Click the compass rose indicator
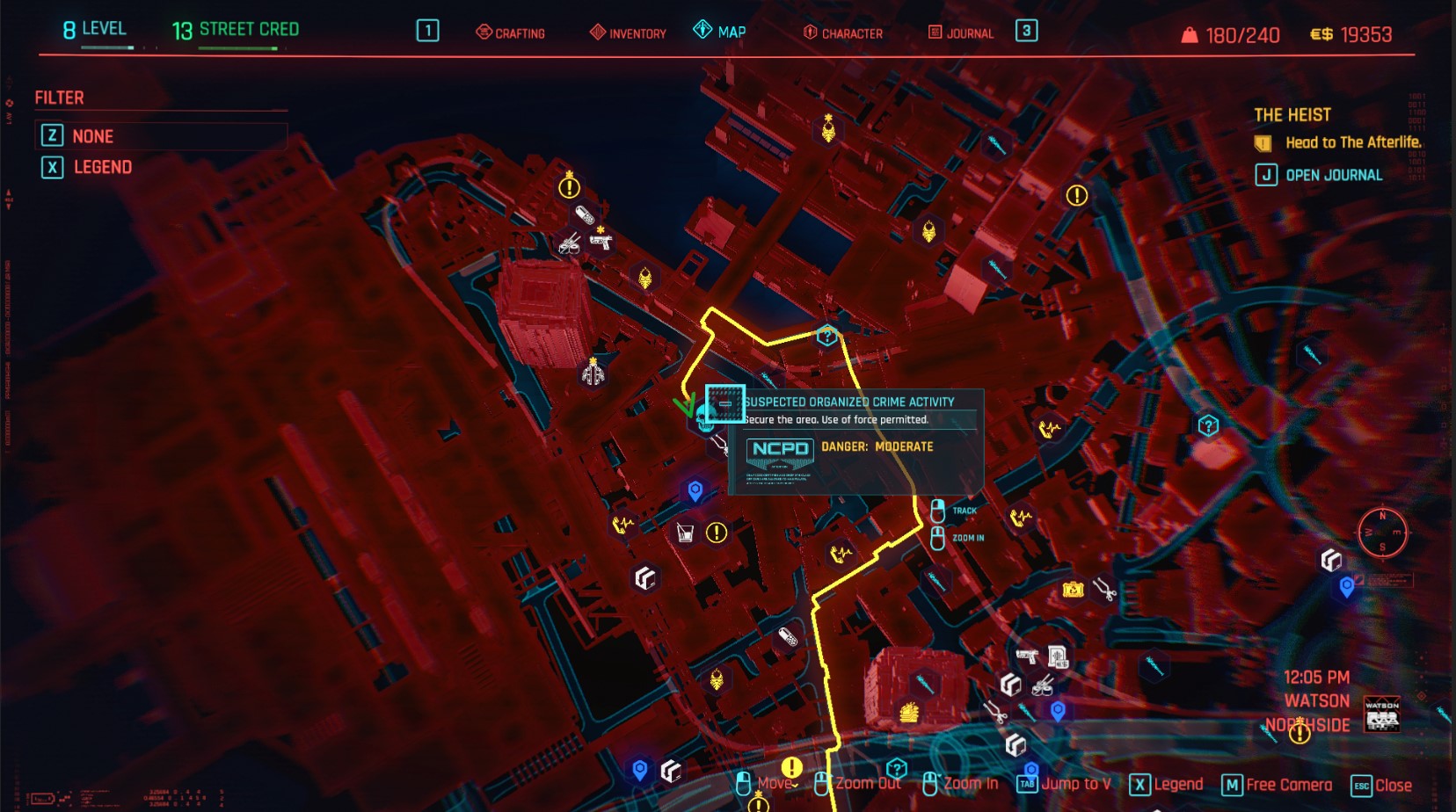This screenshot has height=812, width=1456. coord(1382,533)
